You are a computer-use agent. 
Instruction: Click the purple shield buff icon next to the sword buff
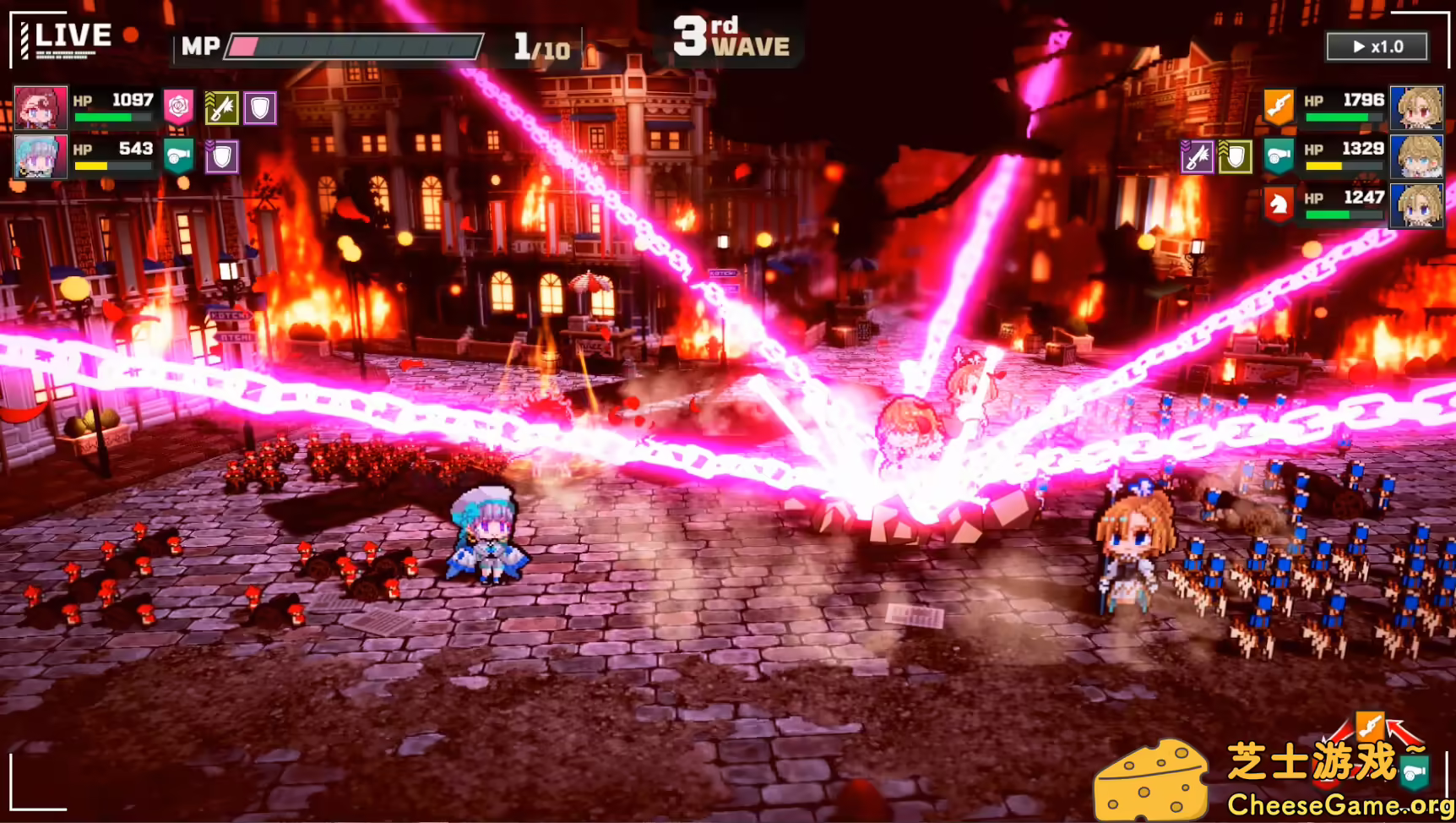tap(259, 107)
